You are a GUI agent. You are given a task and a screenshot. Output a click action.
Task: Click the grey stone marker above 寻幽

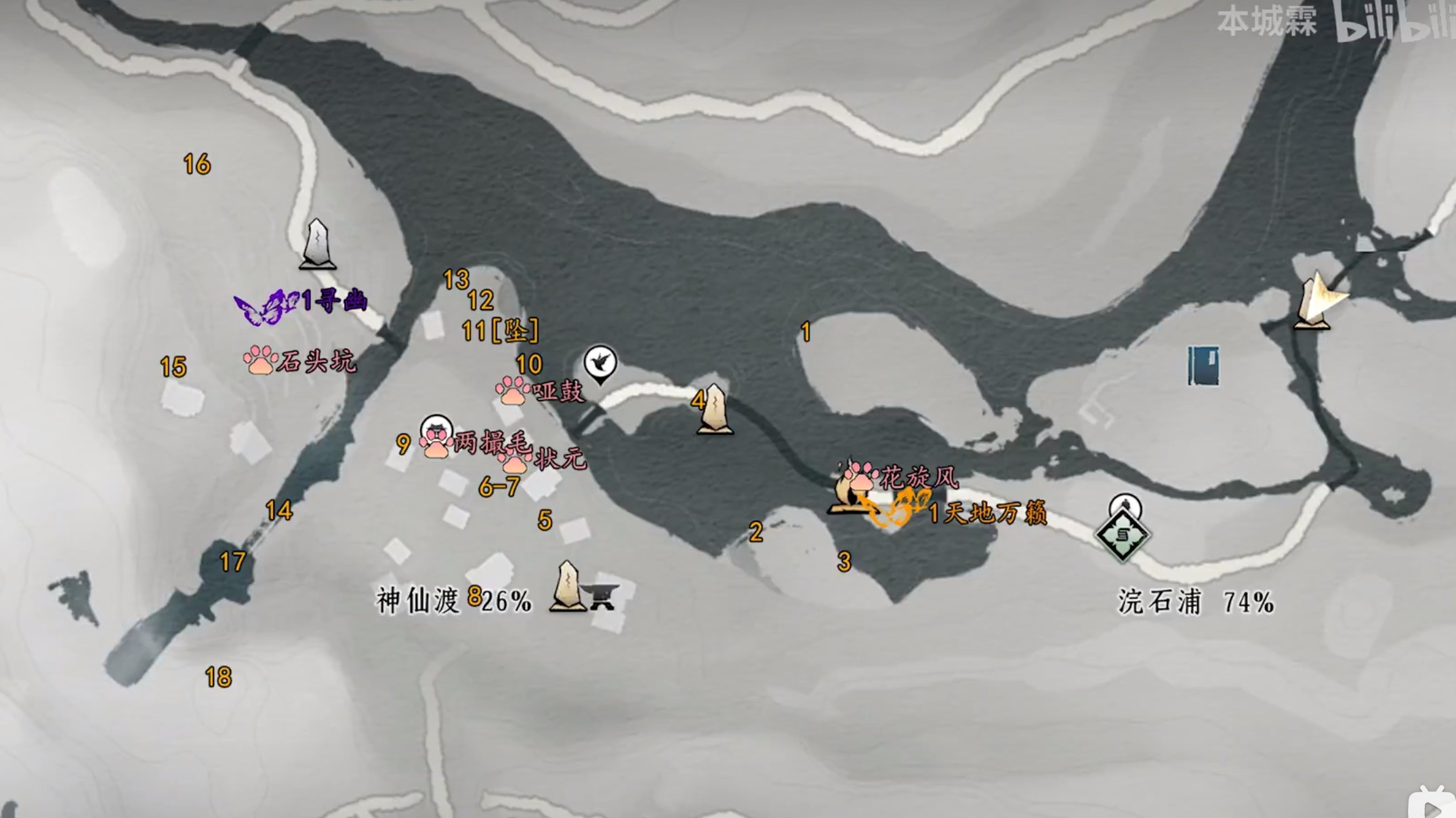pos(317,244)
